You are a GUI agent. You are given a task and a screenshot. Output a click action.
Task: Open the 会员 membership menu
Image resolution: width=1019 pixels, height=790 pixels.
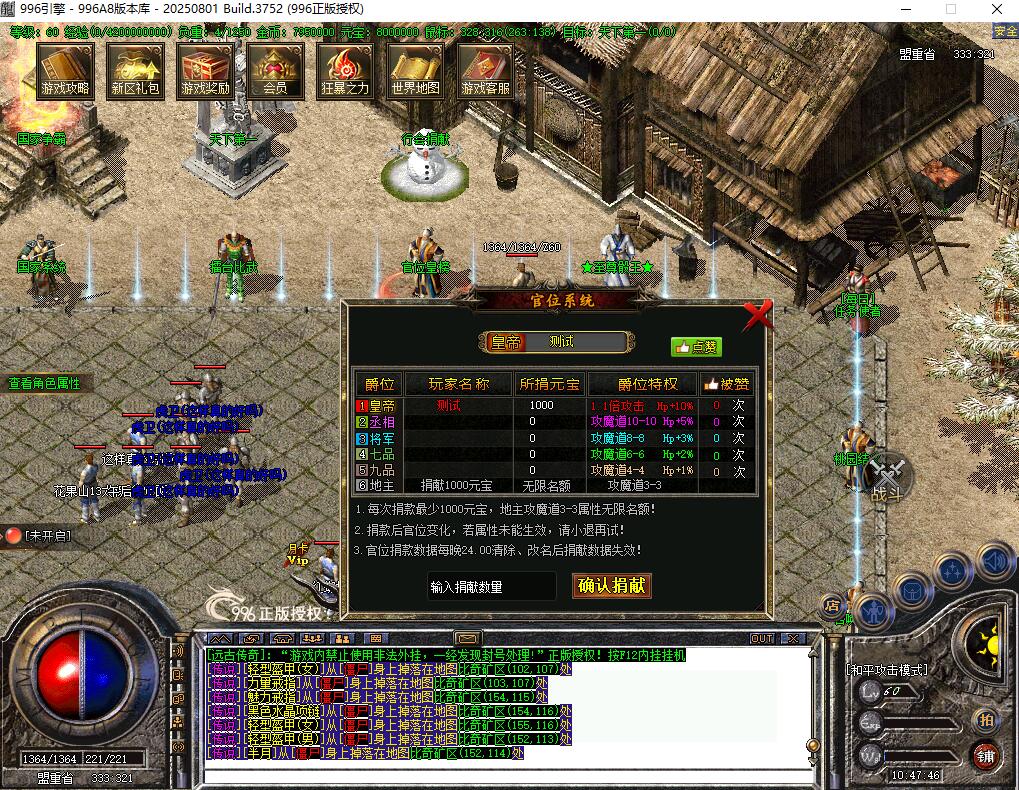pos(275,72)
